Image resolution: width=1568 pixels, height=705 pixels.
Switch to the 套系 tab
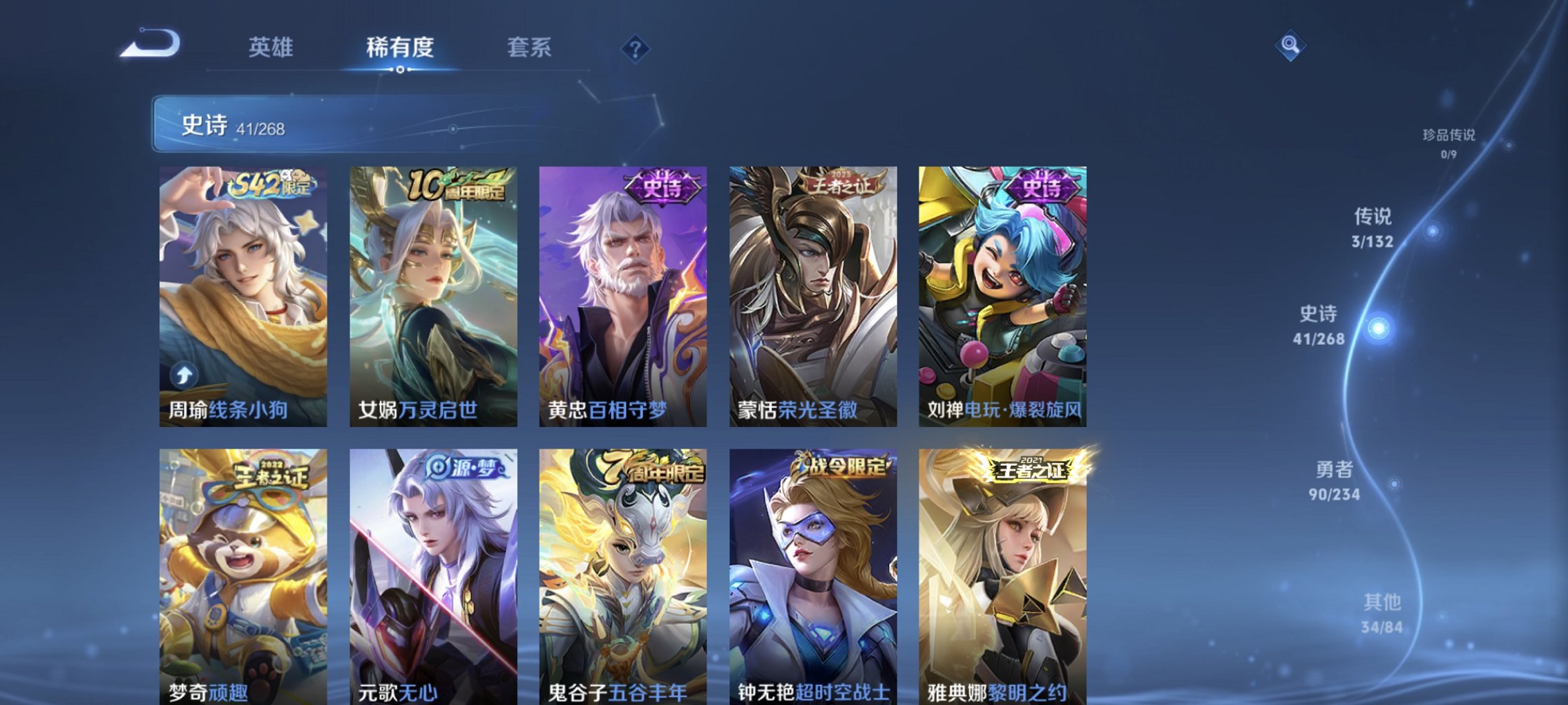(x=526, y=48)
